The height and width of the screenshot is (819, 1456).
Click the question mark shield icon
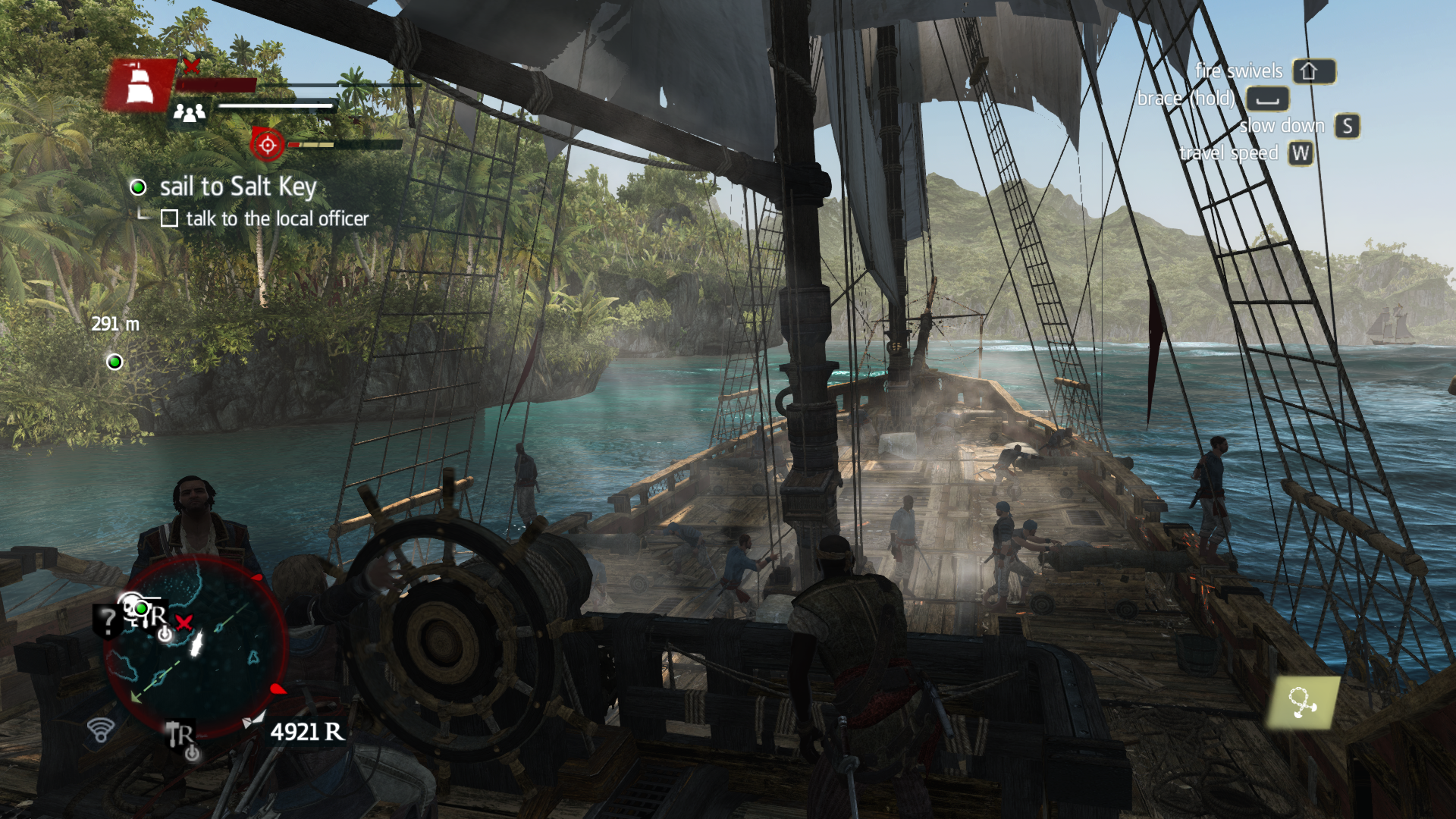tap(108, 621)
